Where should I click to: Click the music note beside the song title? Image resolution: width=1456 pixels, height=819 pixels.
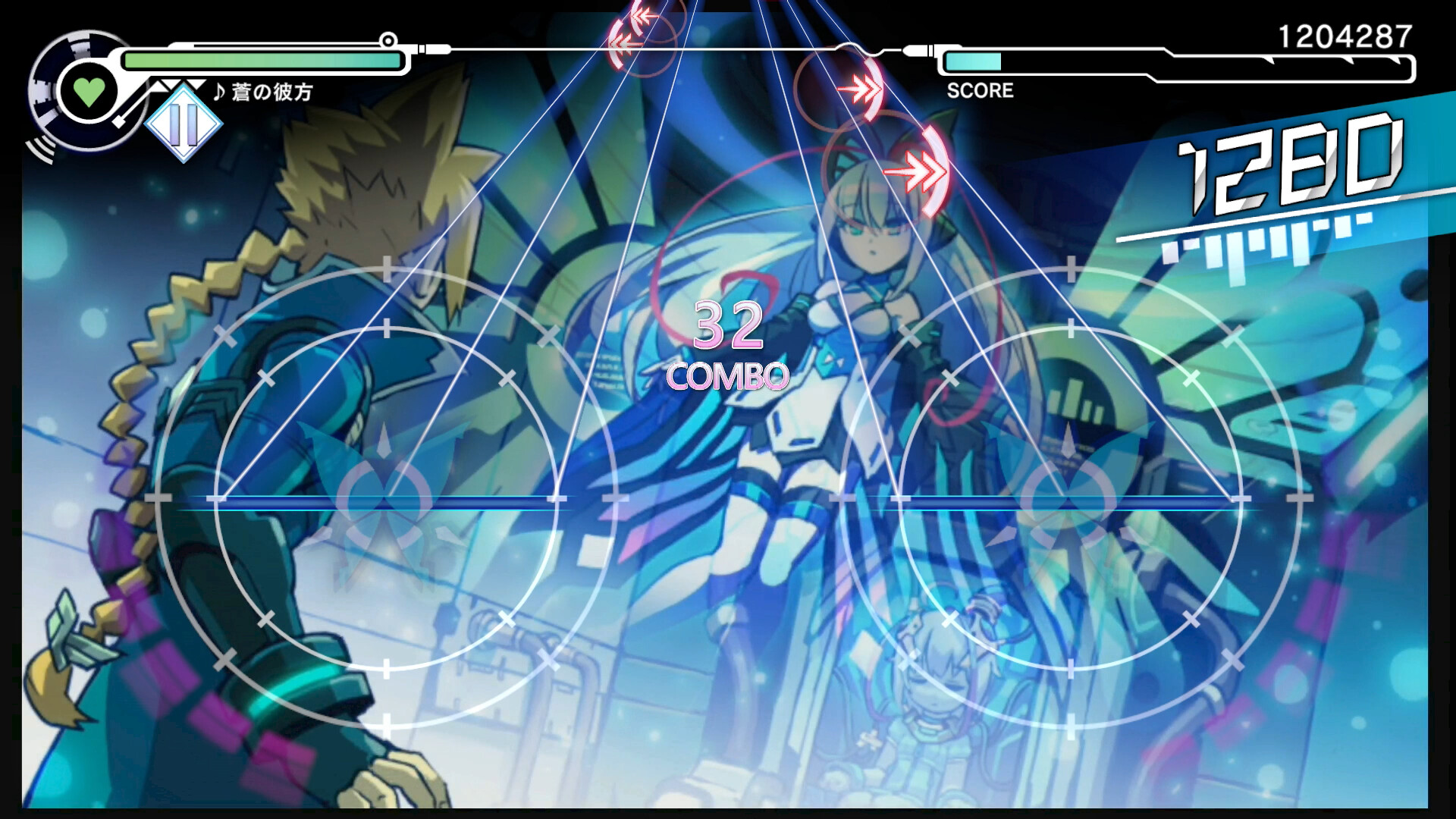click(x=218, y=93)
